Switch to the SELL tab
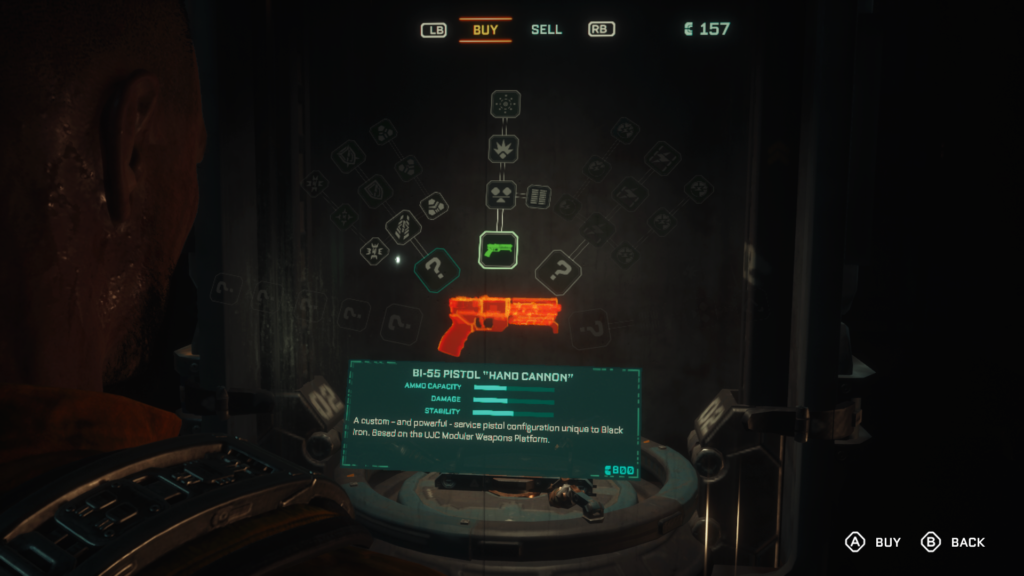The height and width of the screenshot is (576, 1024). [546, 30]
